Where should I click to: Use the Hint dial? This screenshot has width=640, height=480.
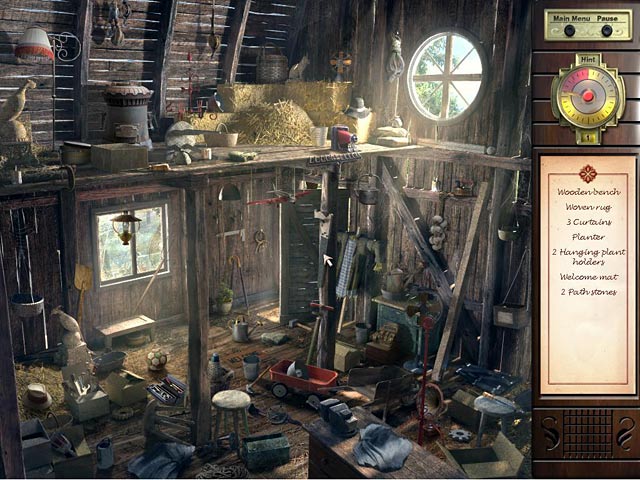[x=588, y=97]
